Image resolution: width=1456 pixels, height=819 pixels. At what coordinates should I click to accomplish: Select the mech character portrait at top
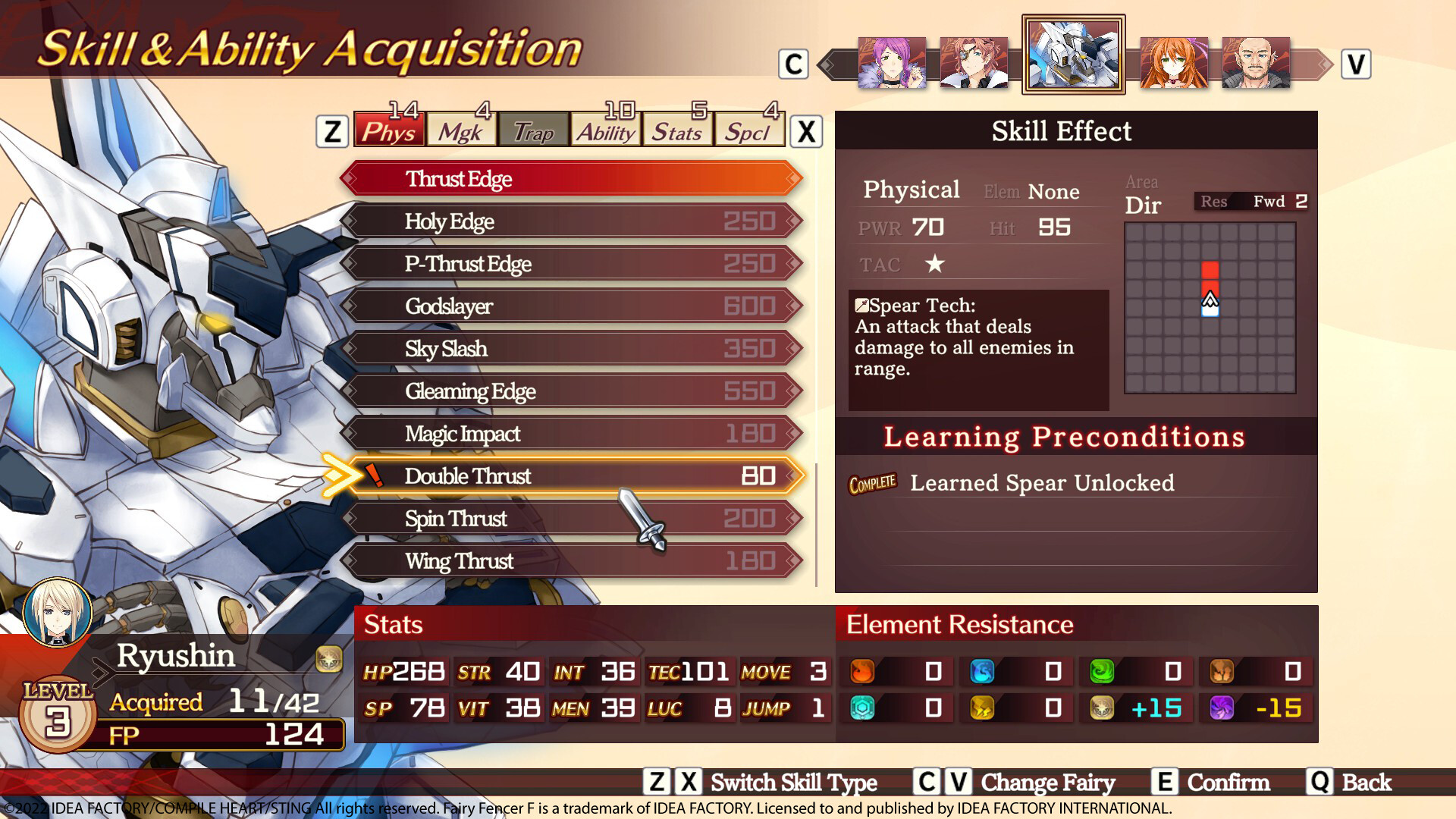[x=1072, y=55]
